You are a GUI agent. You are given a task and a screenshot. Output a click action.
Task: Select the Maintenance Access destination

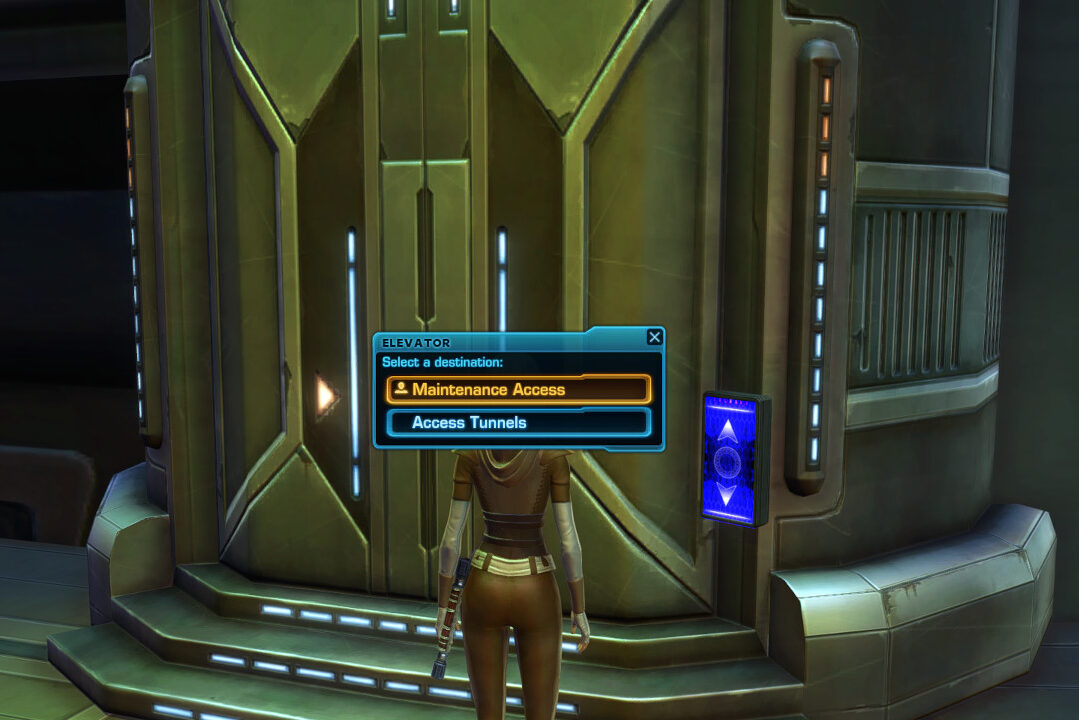(x=518, y=389)
